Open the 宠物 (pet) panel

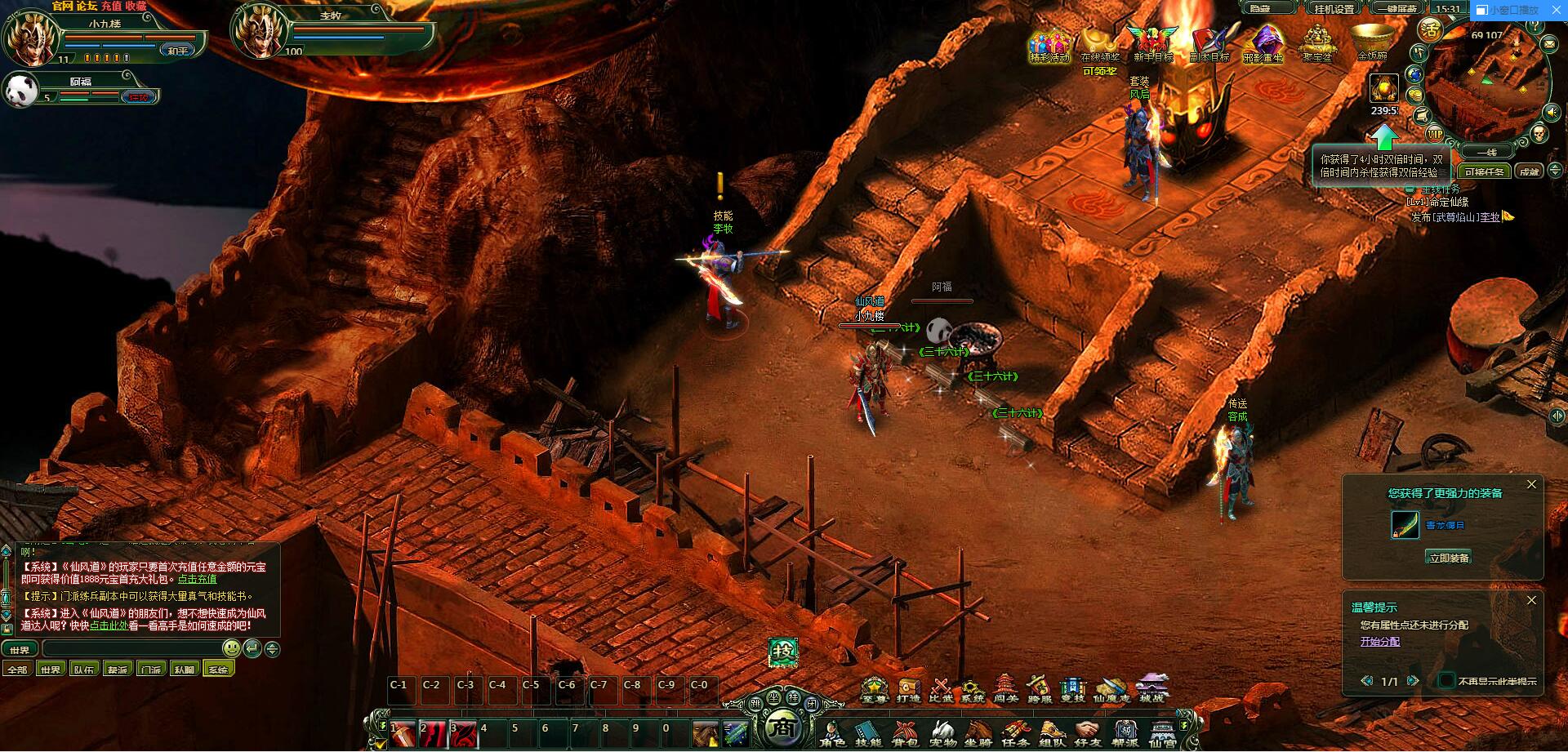942,732
